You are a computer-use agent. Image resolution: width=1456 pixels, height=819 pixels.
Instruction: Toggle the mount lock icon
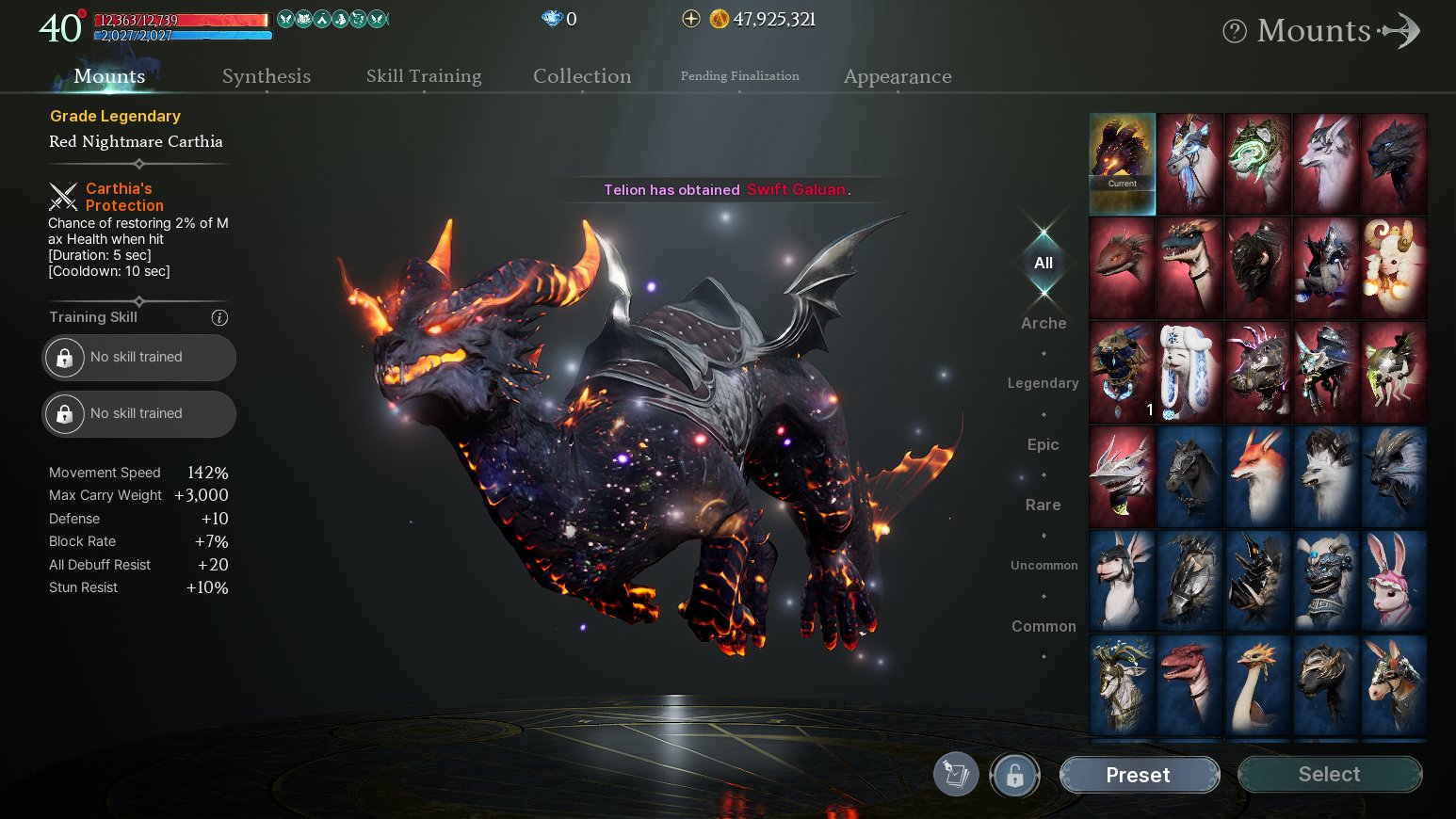click(x=1014, y=775)
